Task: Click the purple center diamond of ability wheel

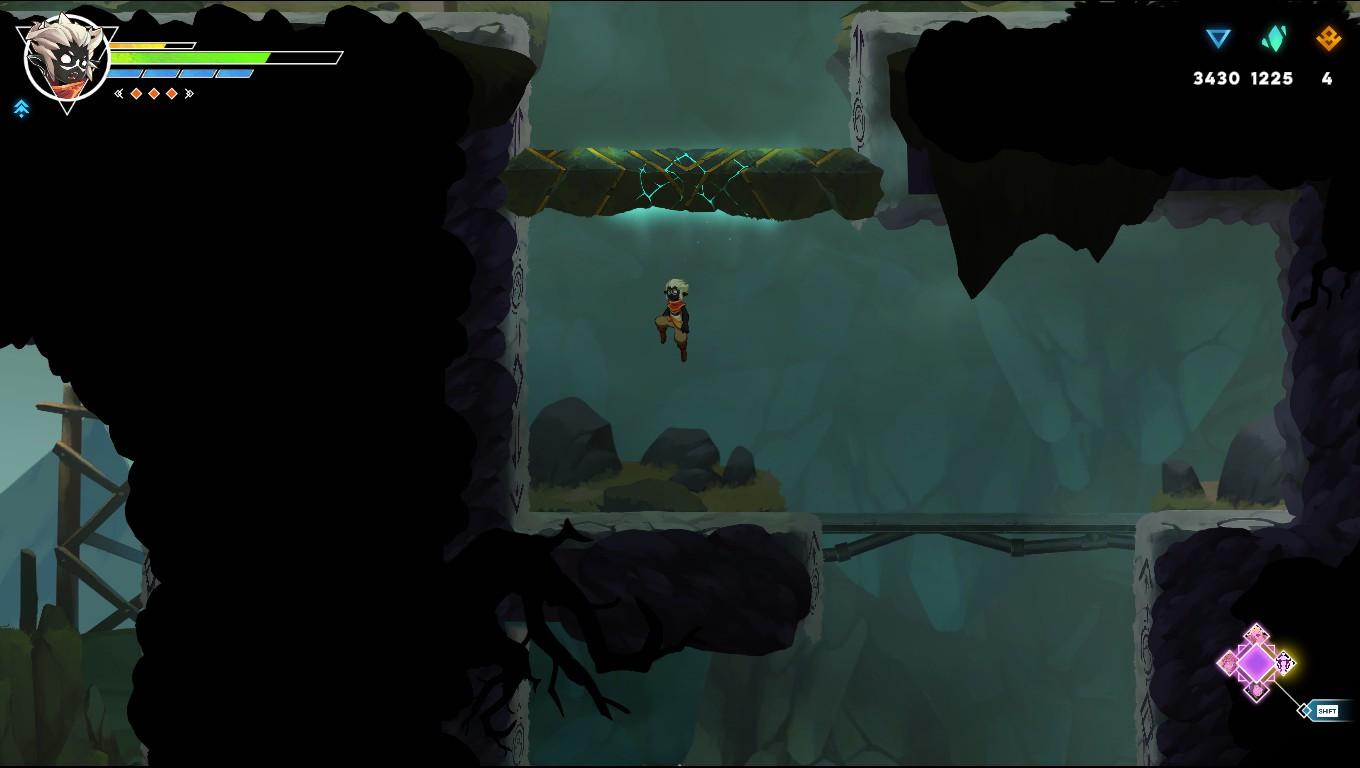Action: 1256,663
